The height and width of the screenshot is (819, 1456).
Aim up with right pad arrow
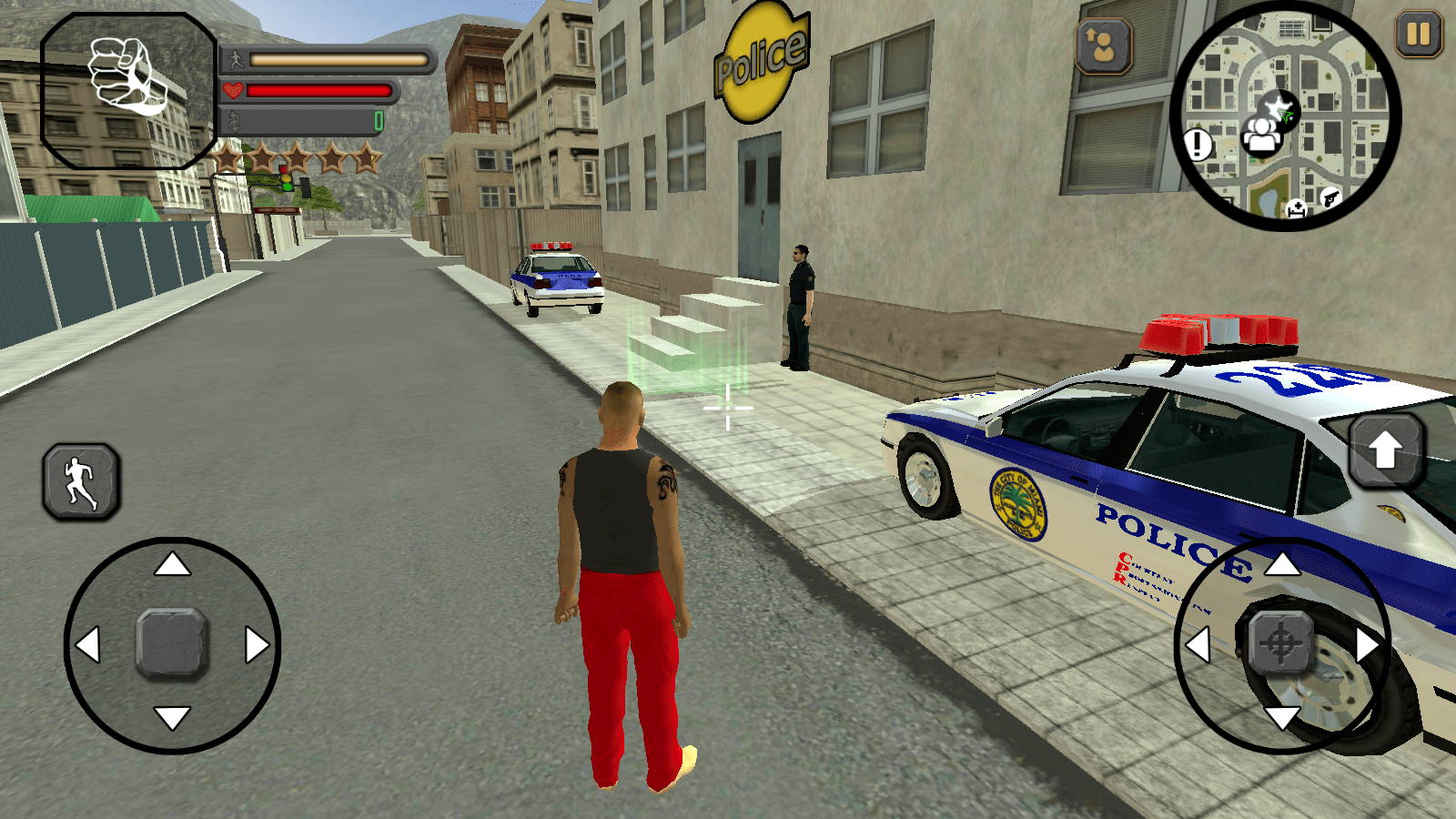point(1282,565)
